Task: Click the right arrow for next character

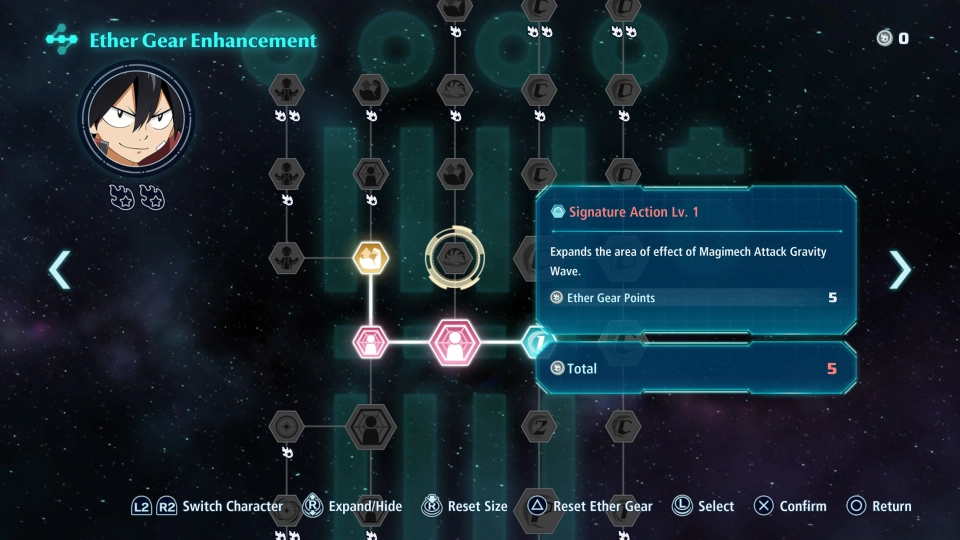Action: point(900,269)
